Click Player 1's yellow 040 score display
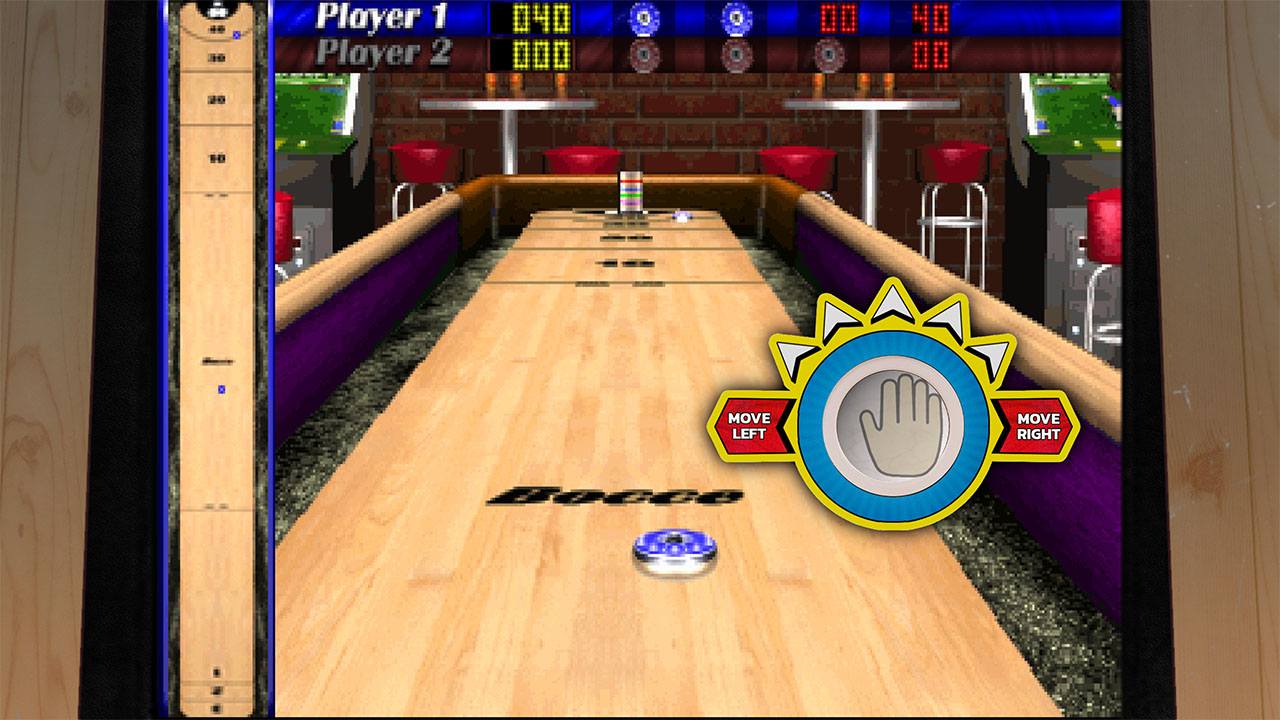 pyautogui.click(x=540, y=19)
